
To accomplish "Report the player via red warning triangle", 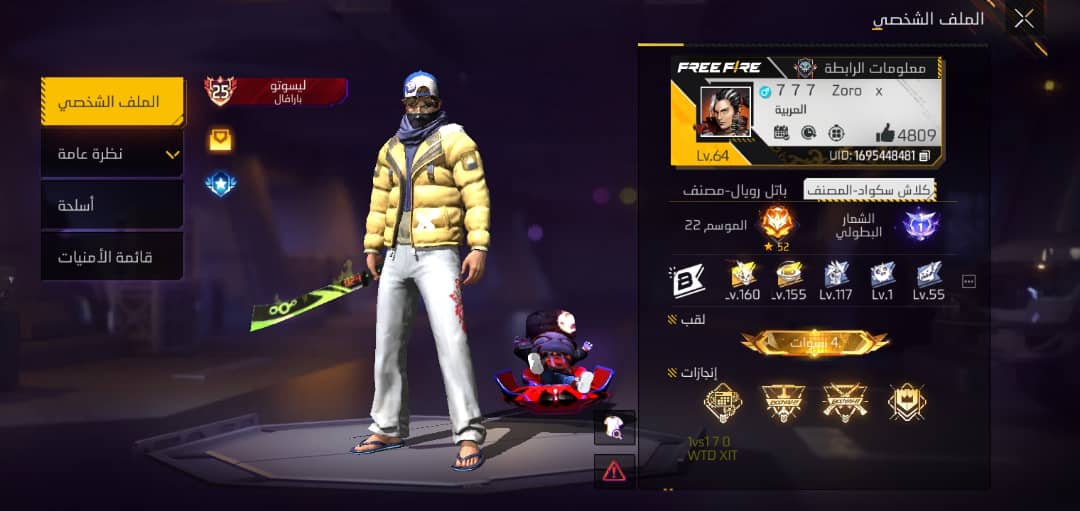I will (x=614, y=469).
